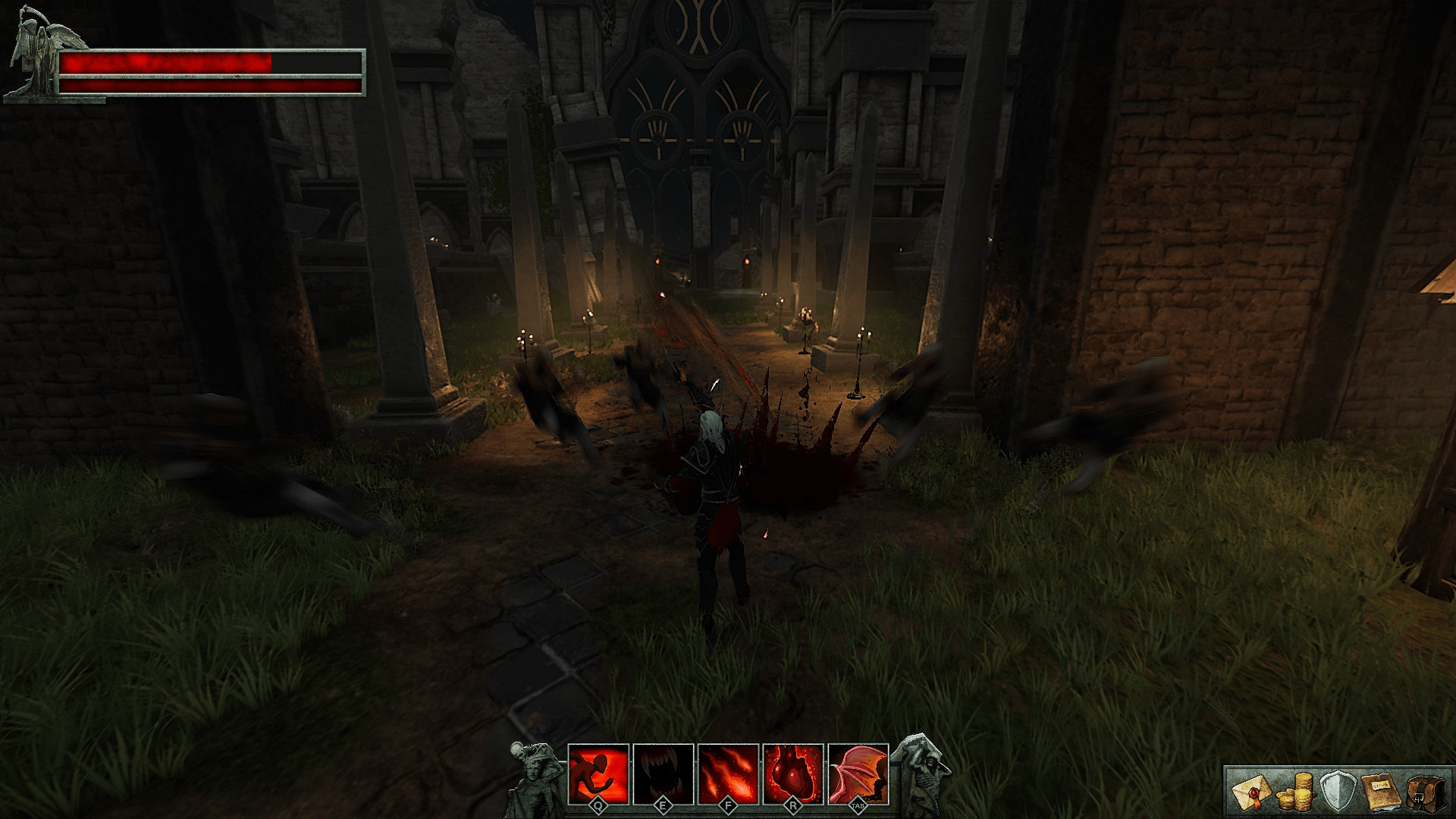Screen dimensions: 1456x819
Task: Trigger the bloody heart ability
Action: [x=793, y=773]
